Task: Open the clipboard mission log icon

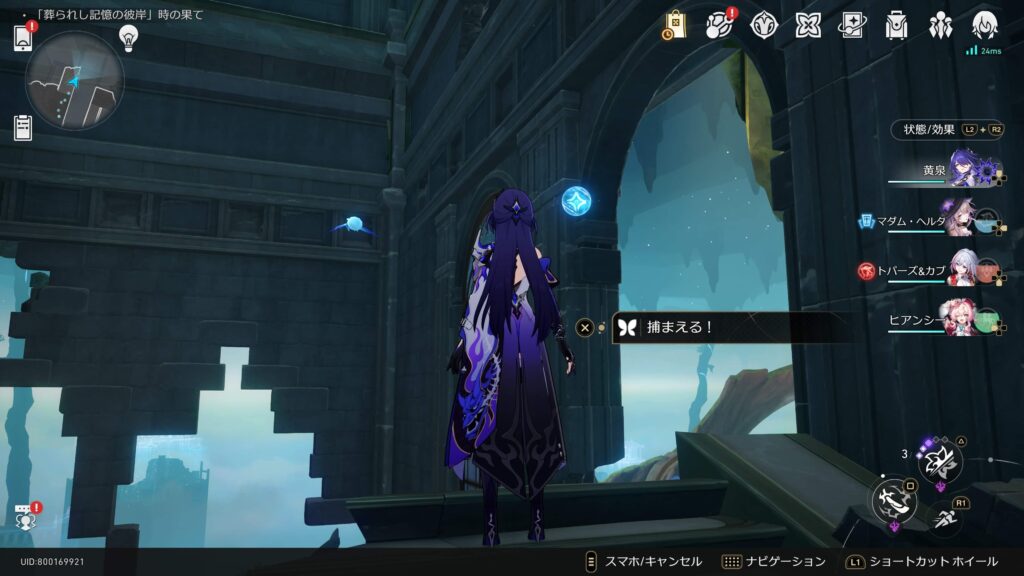Action: pyautogui.click(x=24, y=128)
